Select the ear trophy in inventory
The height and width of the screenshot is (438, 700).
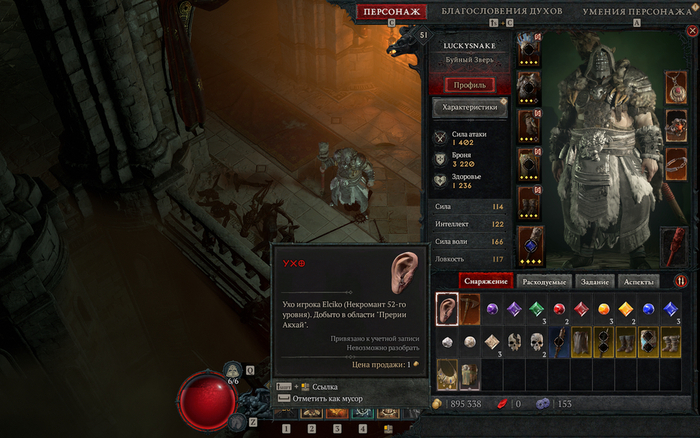pyautogui.click(x=447, y=310)
